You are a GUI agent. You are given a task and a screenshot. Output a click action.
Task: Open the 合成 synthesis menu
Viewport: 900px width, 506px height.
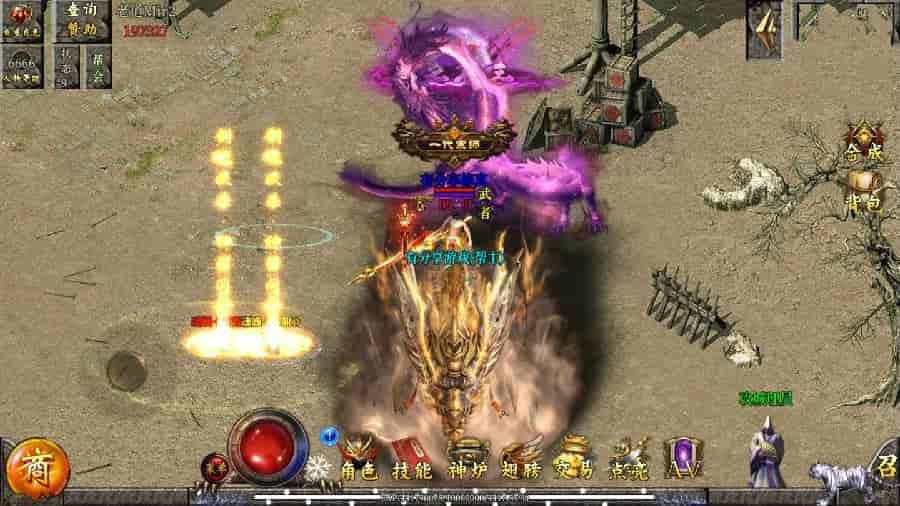pyautogui.click(x=862, y=144)
